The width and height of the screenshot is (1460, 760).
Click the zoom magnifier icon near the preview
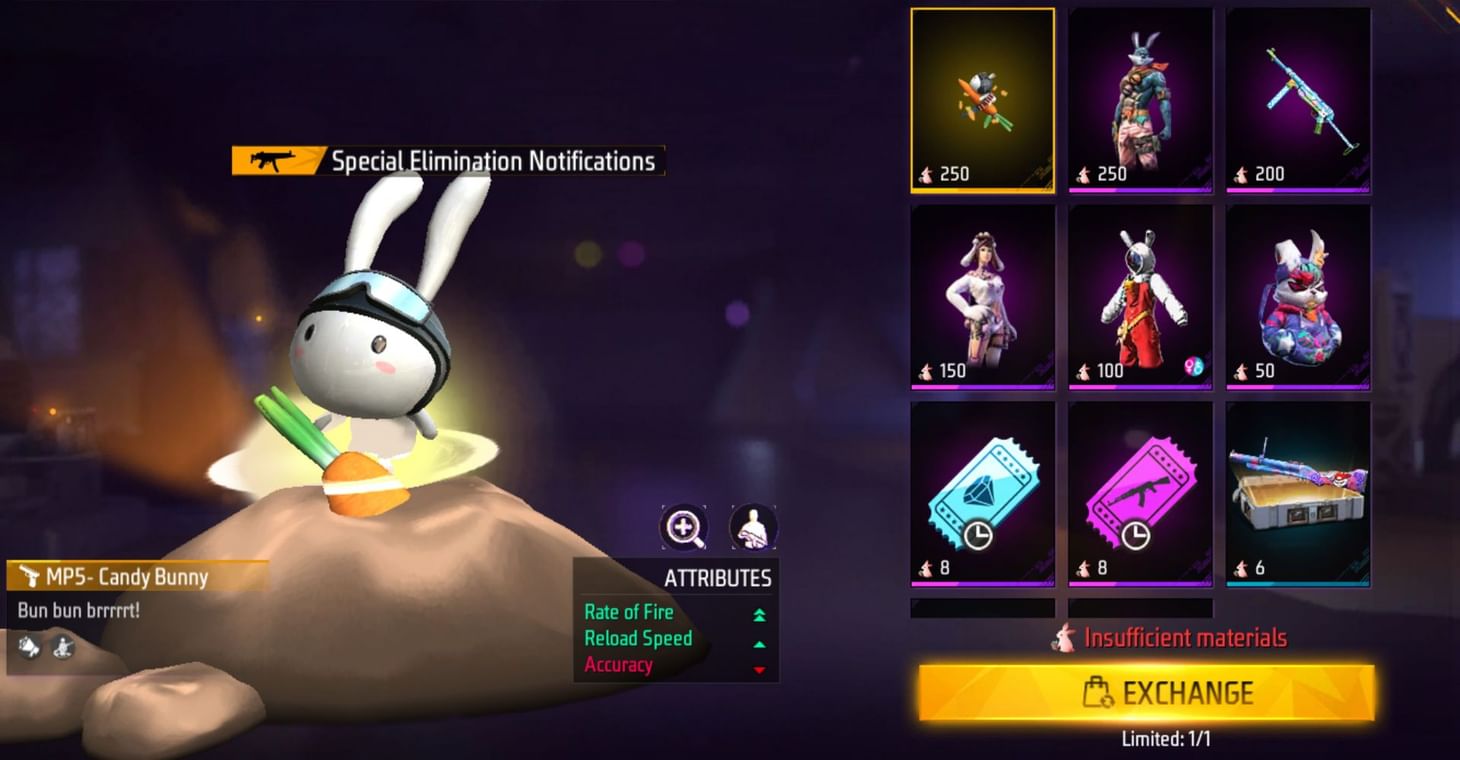coord(685,528)
